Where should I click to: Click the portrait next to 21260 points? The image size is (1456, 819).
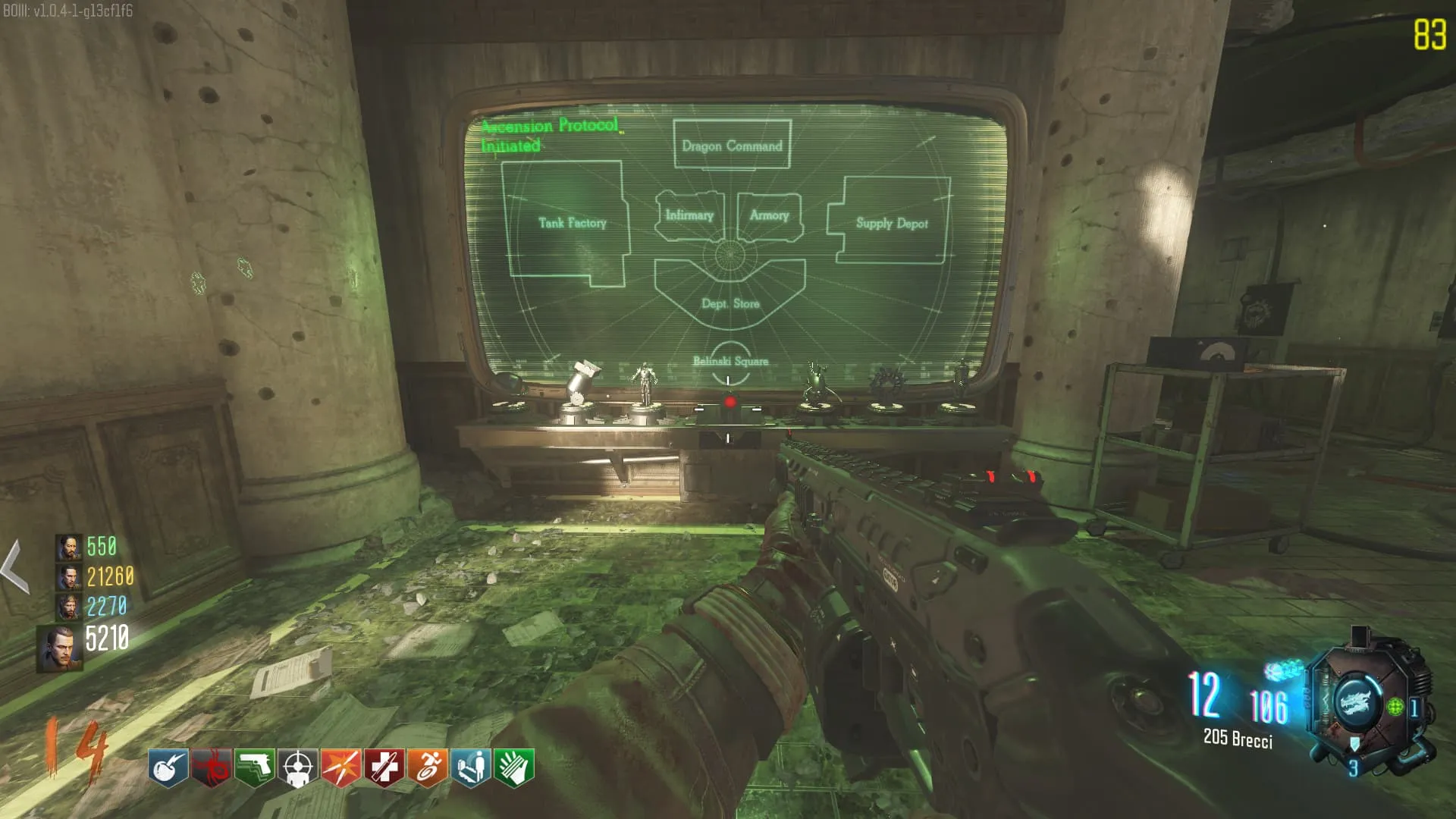point(68,577)
